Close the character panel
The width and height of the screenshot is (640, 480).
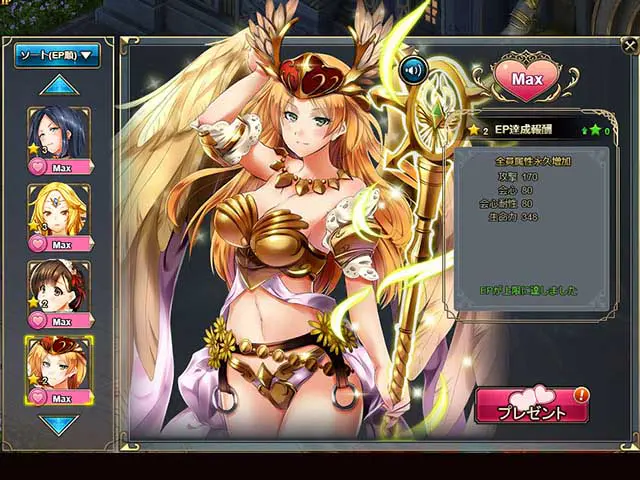pos(628,45)
